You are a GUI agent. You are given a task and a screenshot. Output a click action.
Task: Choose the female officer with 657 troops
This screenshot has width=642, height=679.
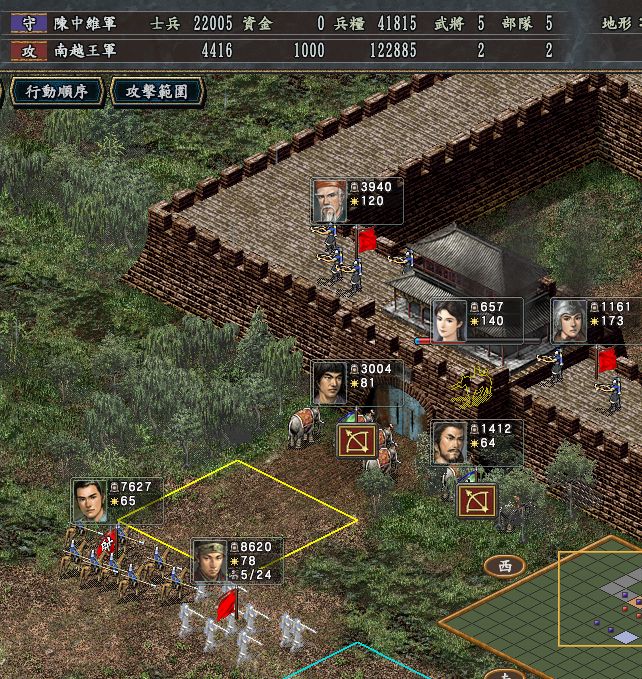[x=449, y=320]
